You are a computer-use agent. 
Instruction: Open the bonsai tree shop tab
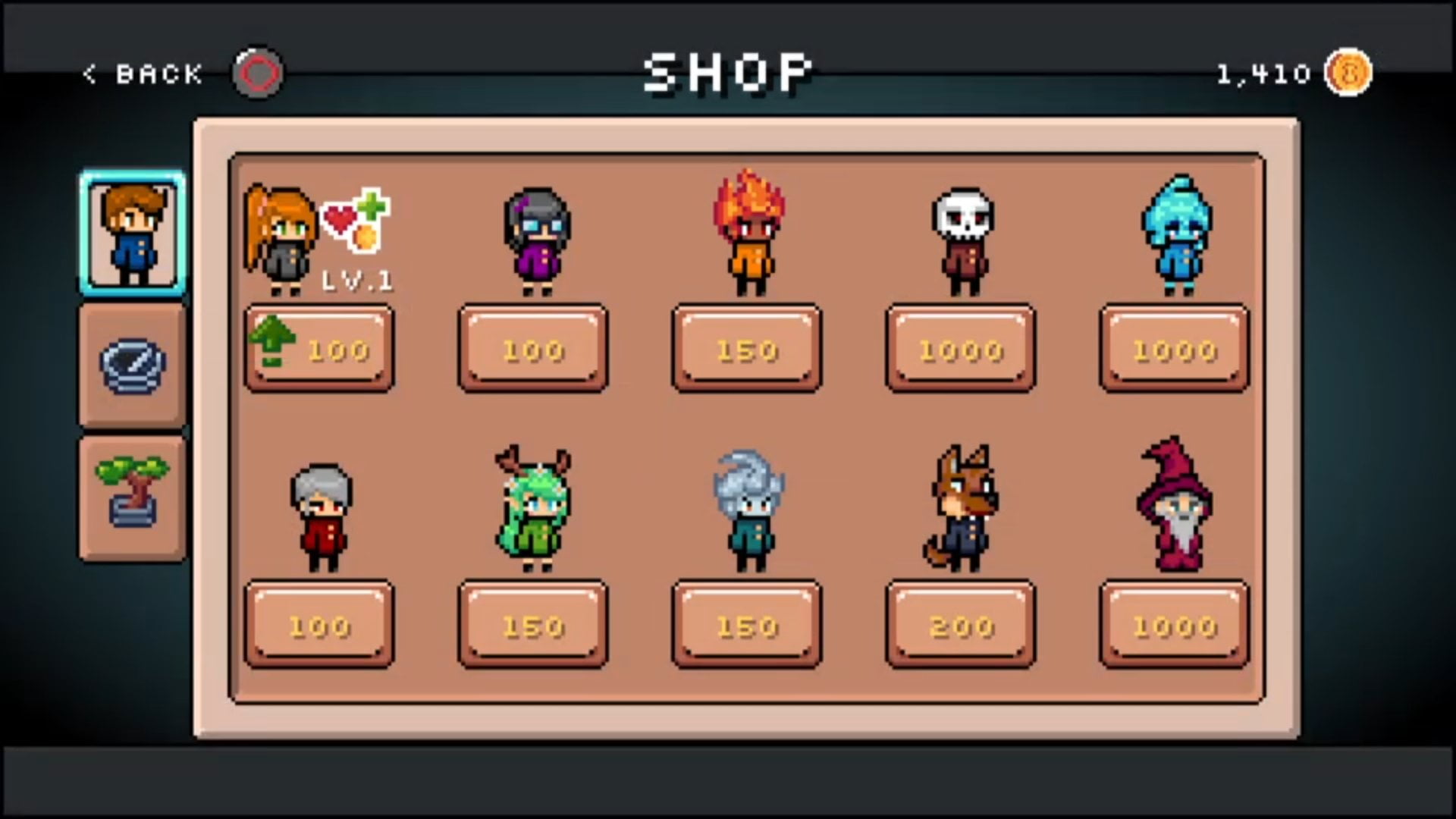pyautogui.click(x=133, y=498)
